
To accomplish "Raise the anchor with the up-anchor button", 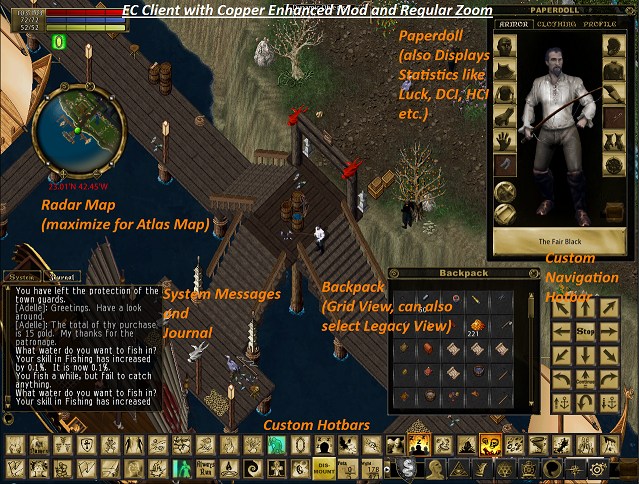I will click(562, 404).
